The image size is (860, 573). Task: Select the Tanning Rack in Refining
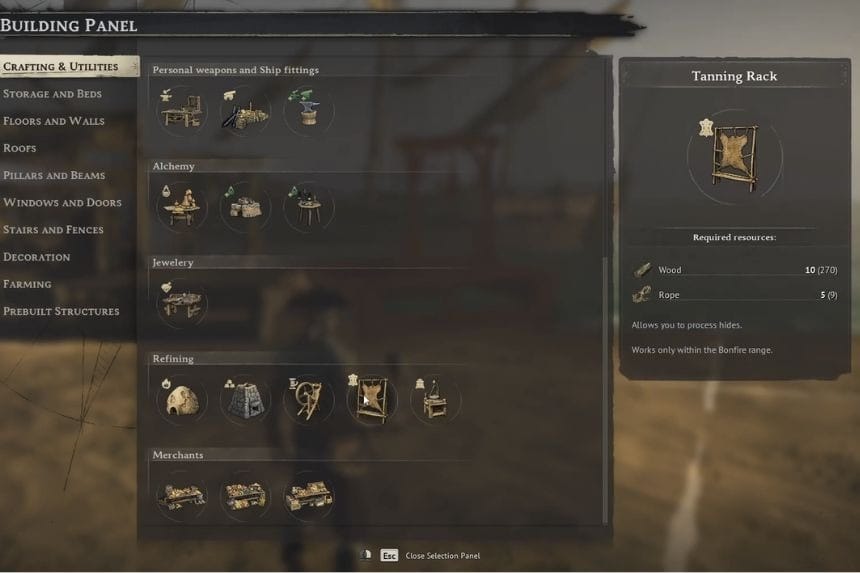[x=371, y=400]
